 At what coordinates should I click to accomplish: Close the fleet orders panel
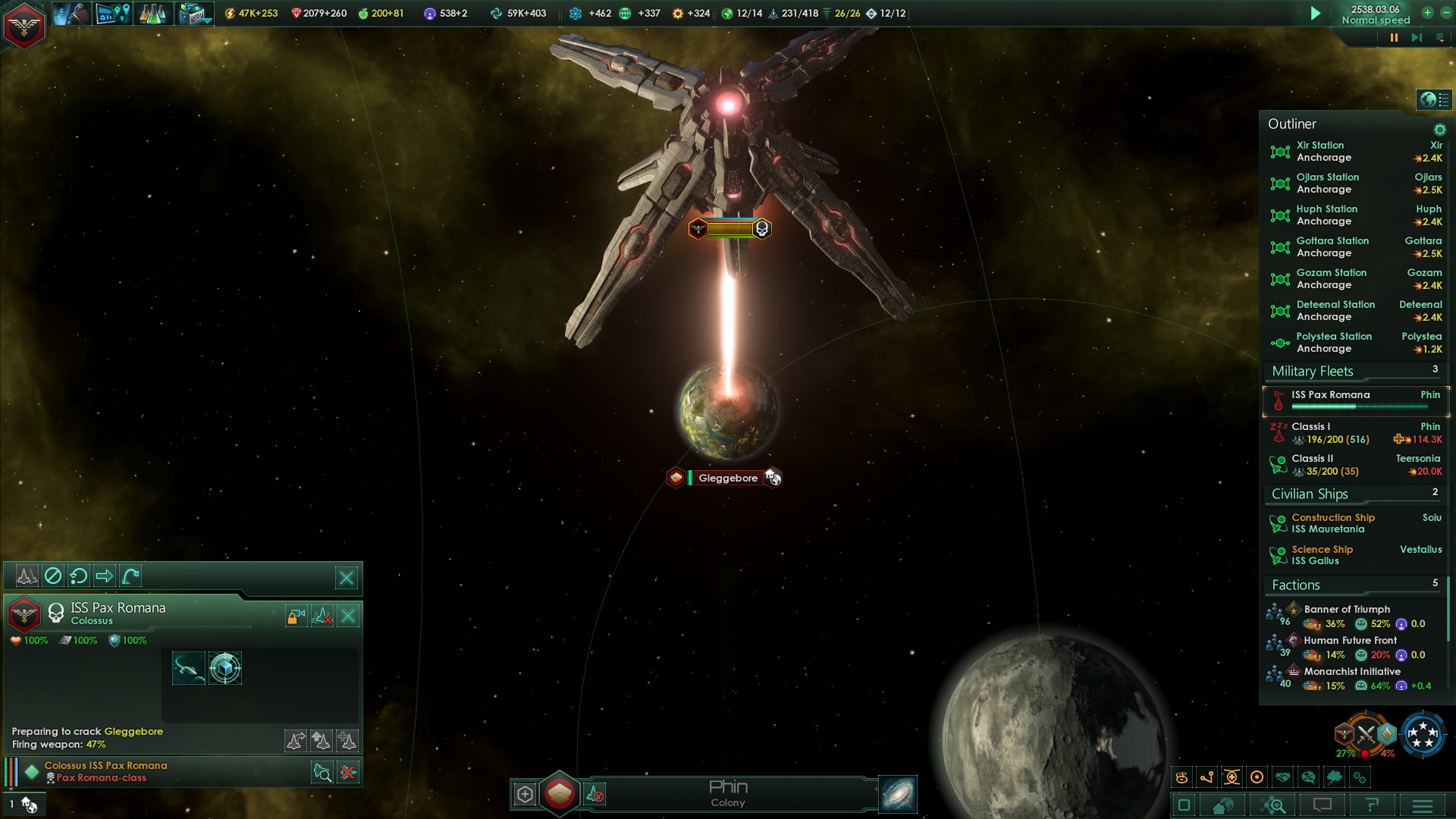[347, 578]
